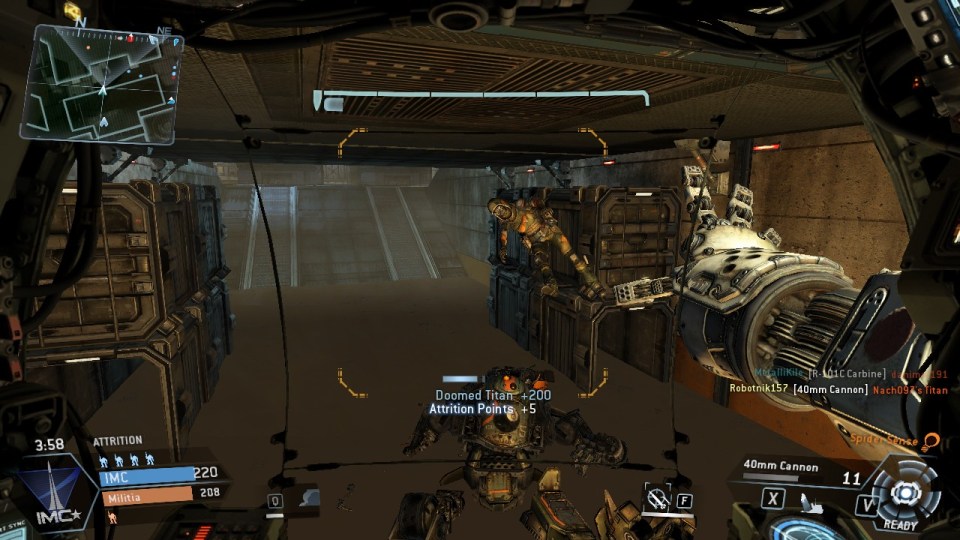Screen dimensions: 960x540
Task: Click the Spider Sense lightbulb icon
Action: pyautogui.click(x=931, y=440)
